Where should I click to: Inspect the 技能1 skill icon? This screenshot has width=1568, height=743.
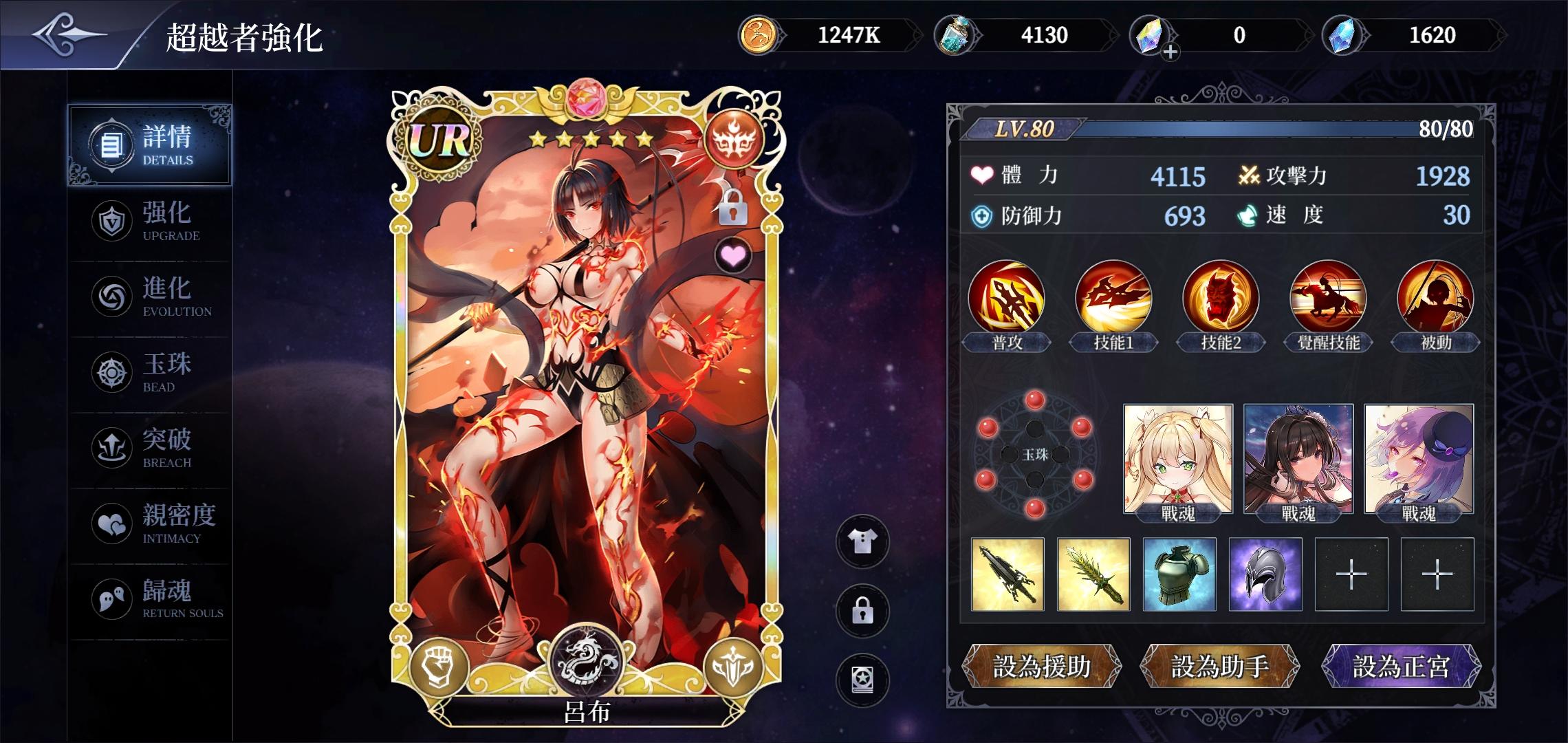point(1113,298)
